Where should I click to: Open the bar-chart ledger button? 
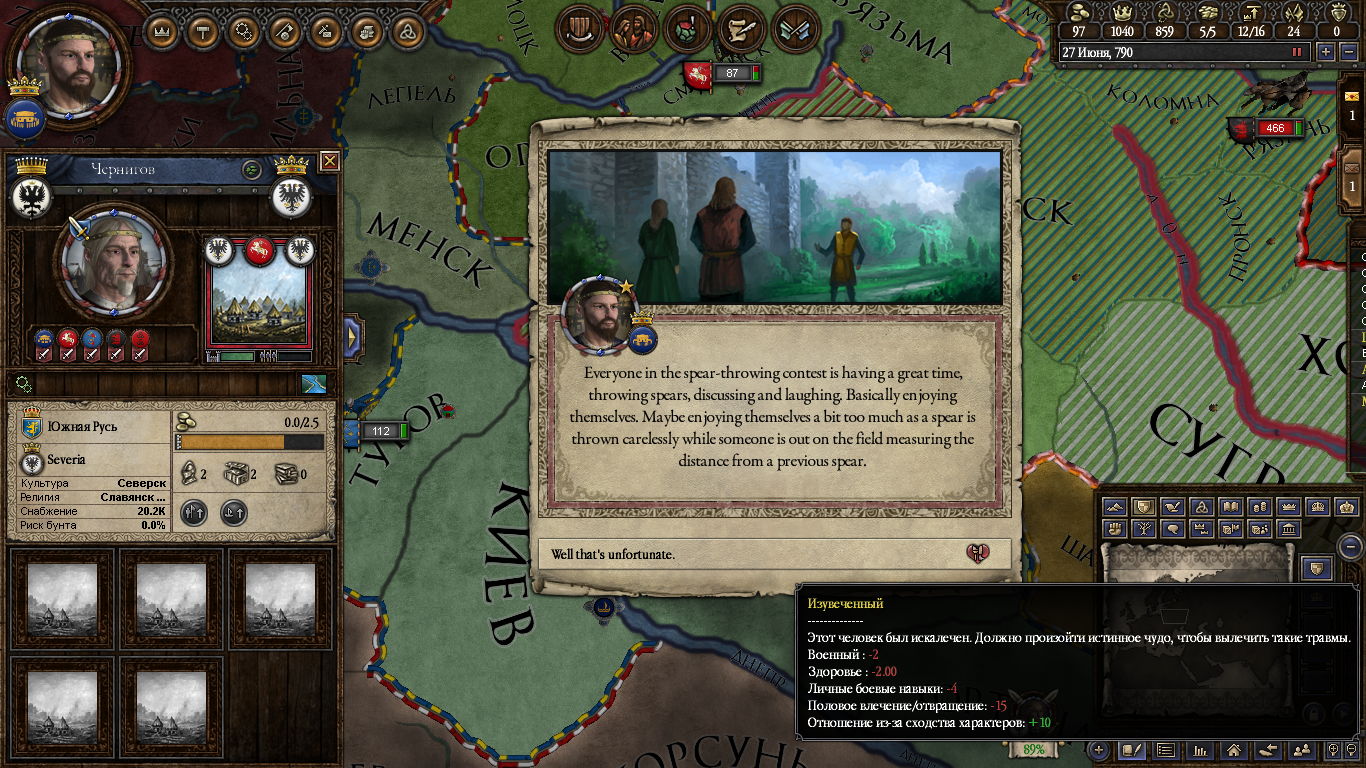pos(1200,749)
